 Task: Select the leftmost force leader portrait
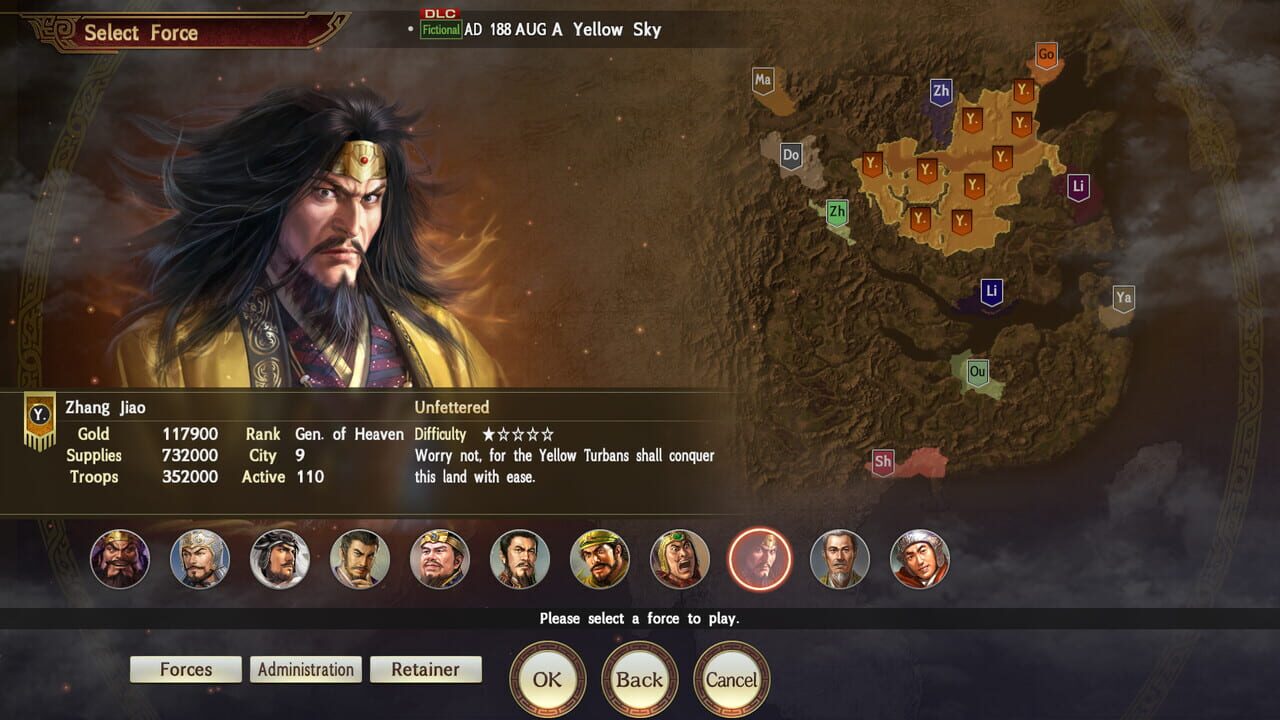[119, 561]
